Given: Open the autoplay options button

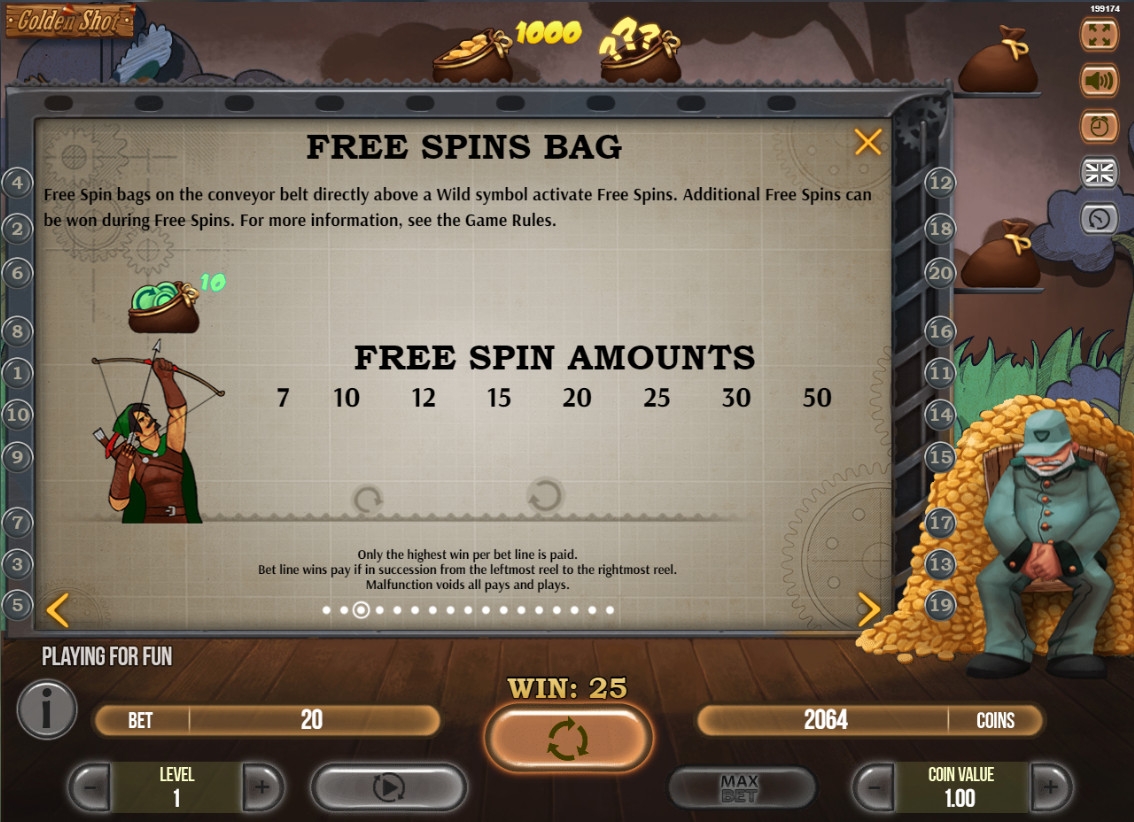Looking at the screenshot, I should click(388, 788).
